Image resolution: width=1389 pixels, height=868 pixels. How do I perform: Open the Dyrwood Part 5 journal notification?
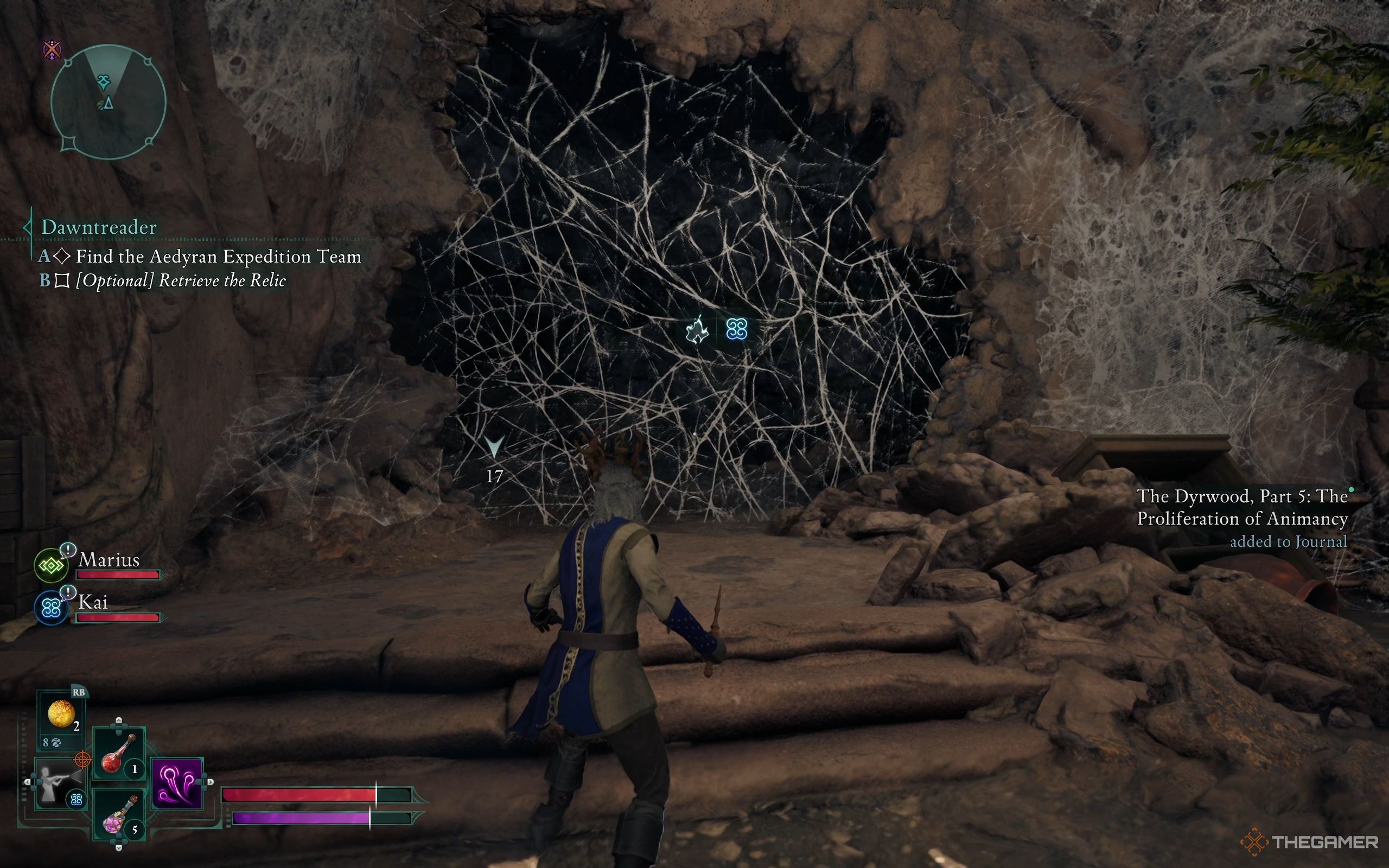coord(1242,518)
